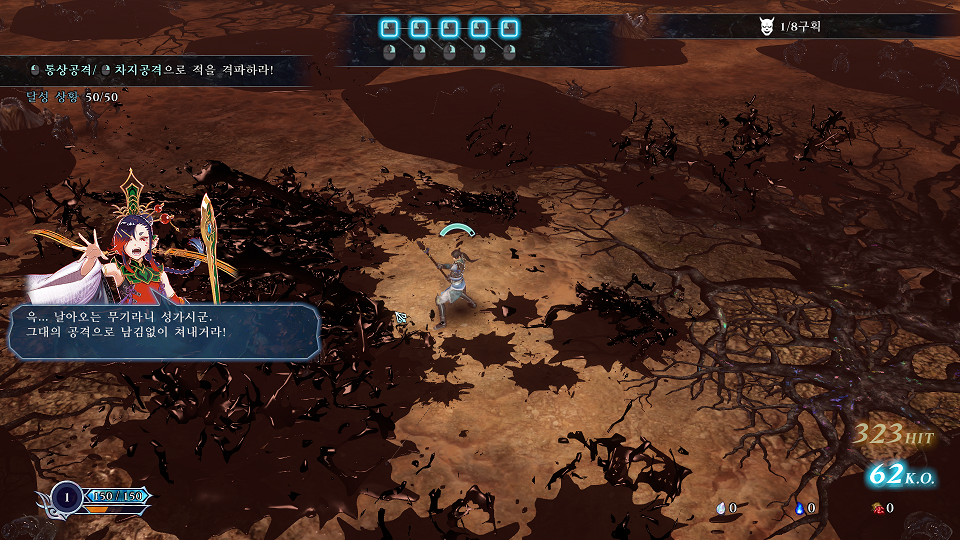The width and height of the screenshot is (960, 540).
Task: Click the red item resource icon
Action: [x=876, y=508]
